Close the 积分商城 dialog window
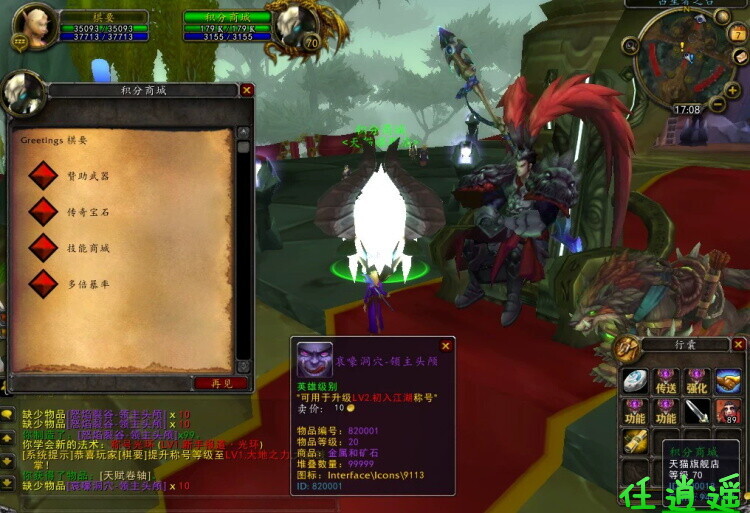 [247, 90]
